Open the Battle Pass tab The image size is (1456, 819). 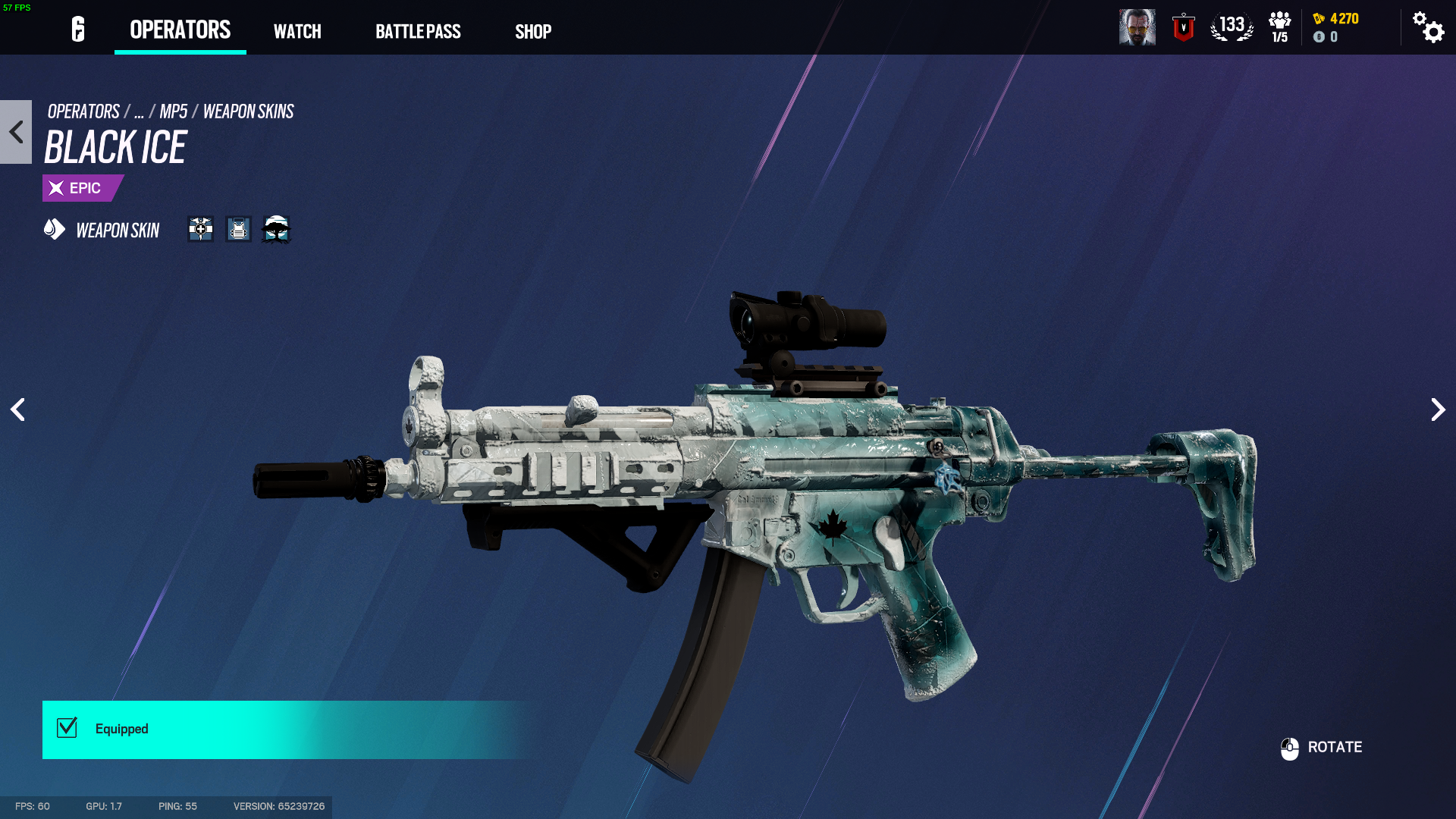click(418, 32)
